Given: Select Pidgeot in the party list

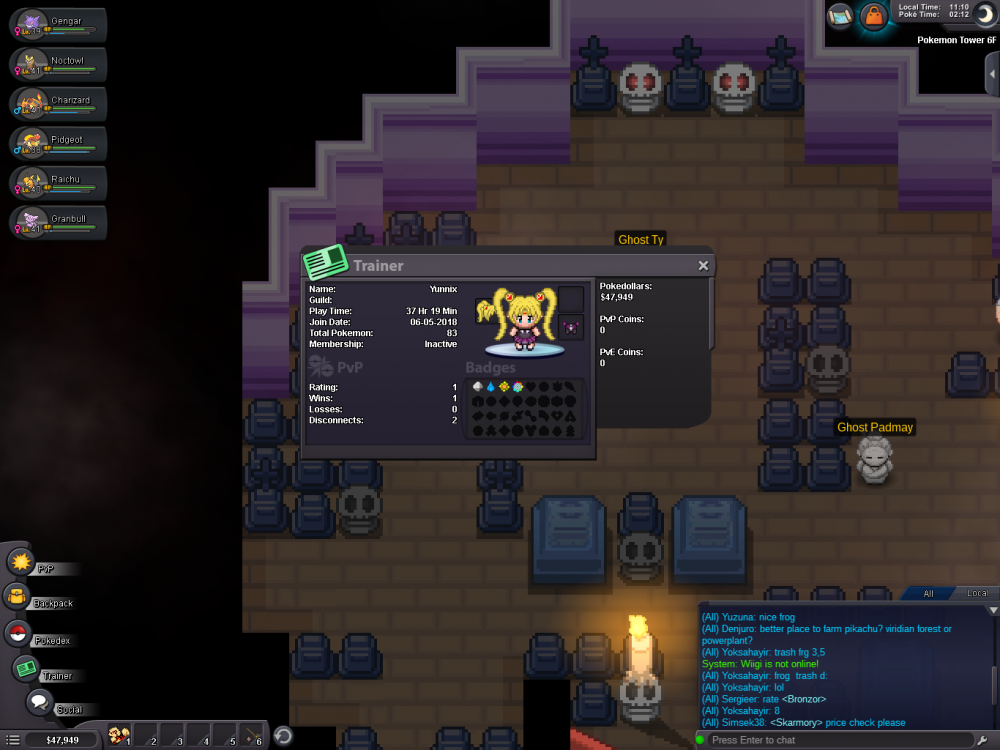Looking at the screenshot, I should pyautogui.click(x=60, y=142).
